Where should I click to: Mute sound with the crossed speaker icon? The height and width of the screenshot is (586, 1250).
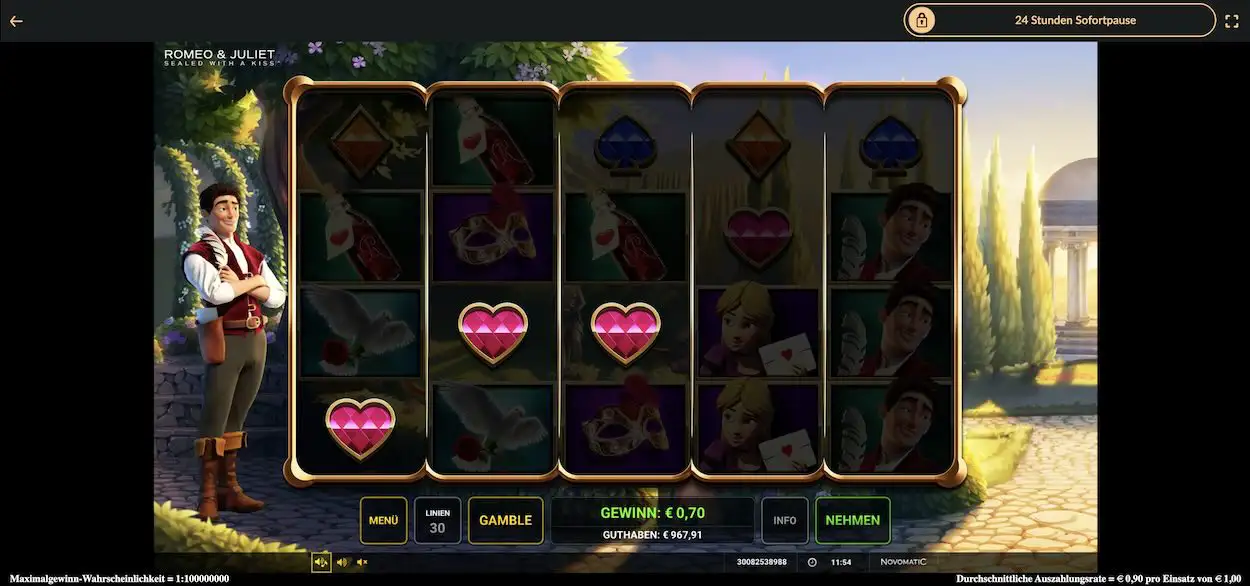[362, 562]
